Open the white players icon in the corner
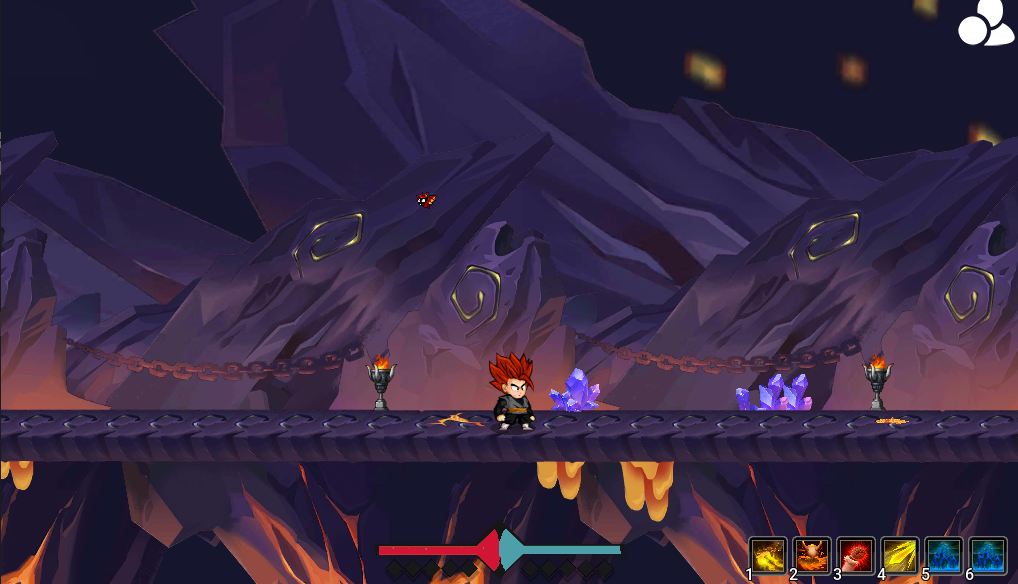 coord(985,24)
